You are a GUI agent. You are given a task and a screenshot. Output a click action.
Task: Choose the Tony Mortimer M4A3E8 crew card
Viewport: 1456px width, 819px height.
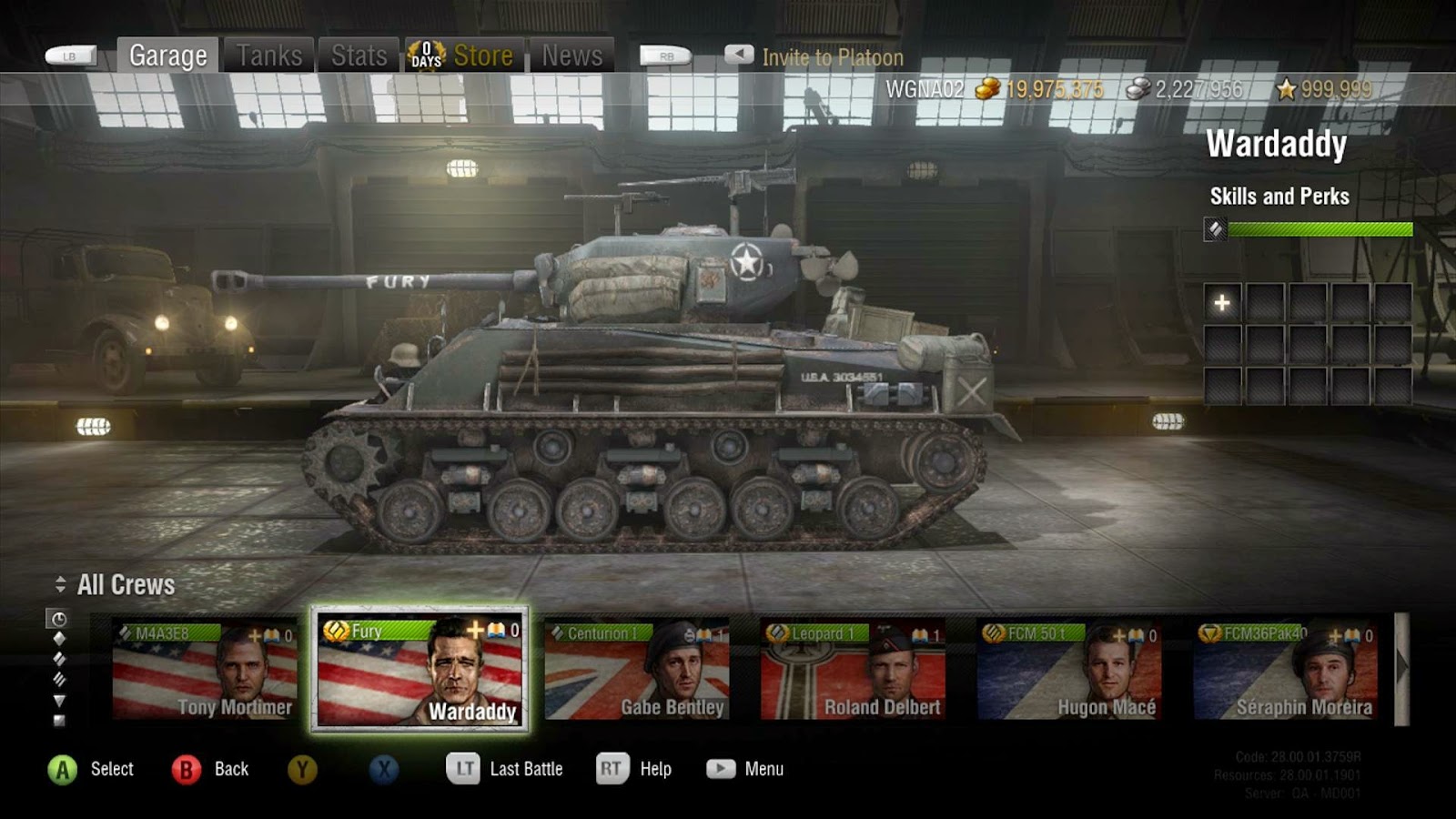point(205,671)
